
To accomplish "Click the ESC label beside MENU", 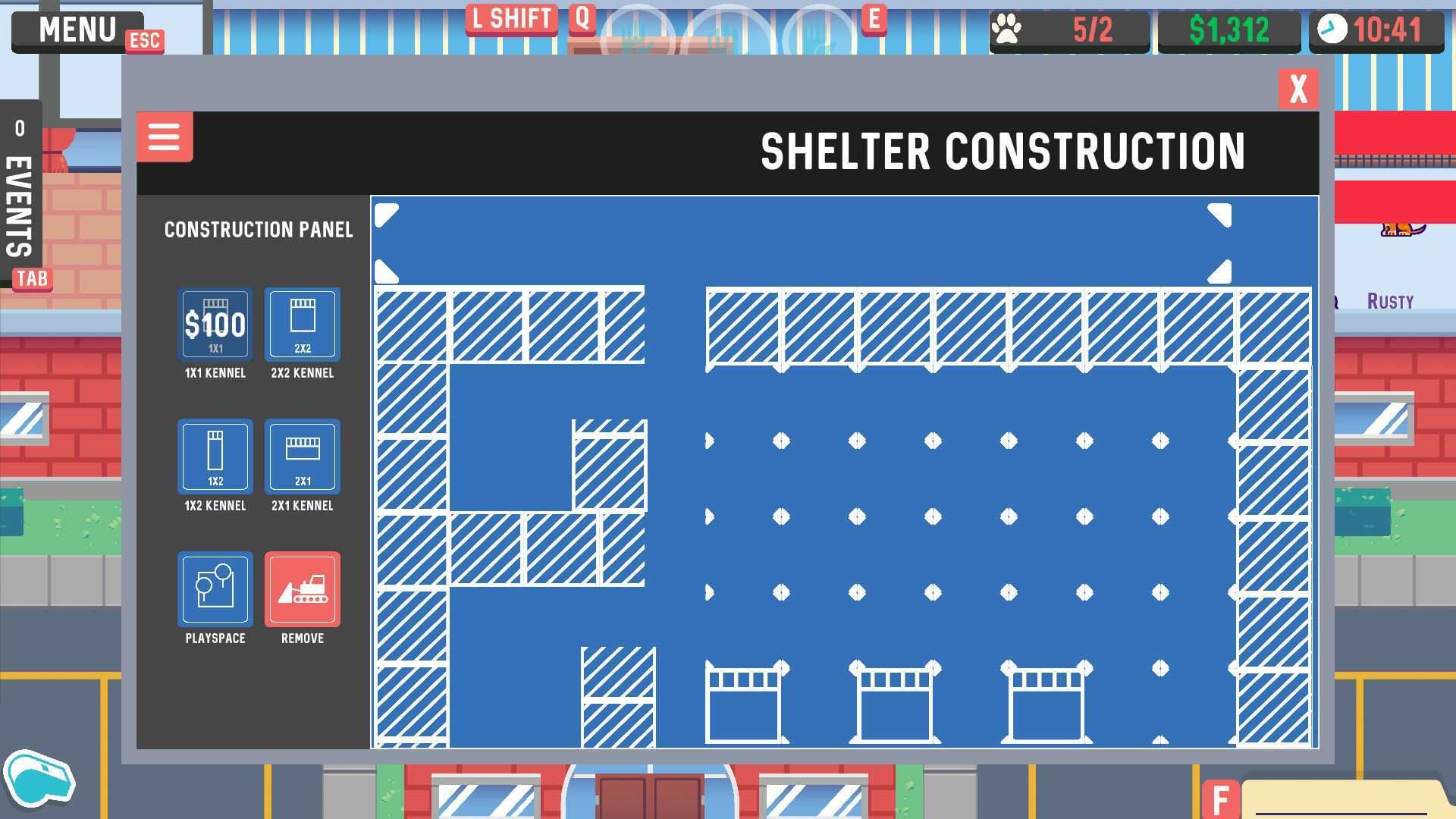I will tap(145, 42).
